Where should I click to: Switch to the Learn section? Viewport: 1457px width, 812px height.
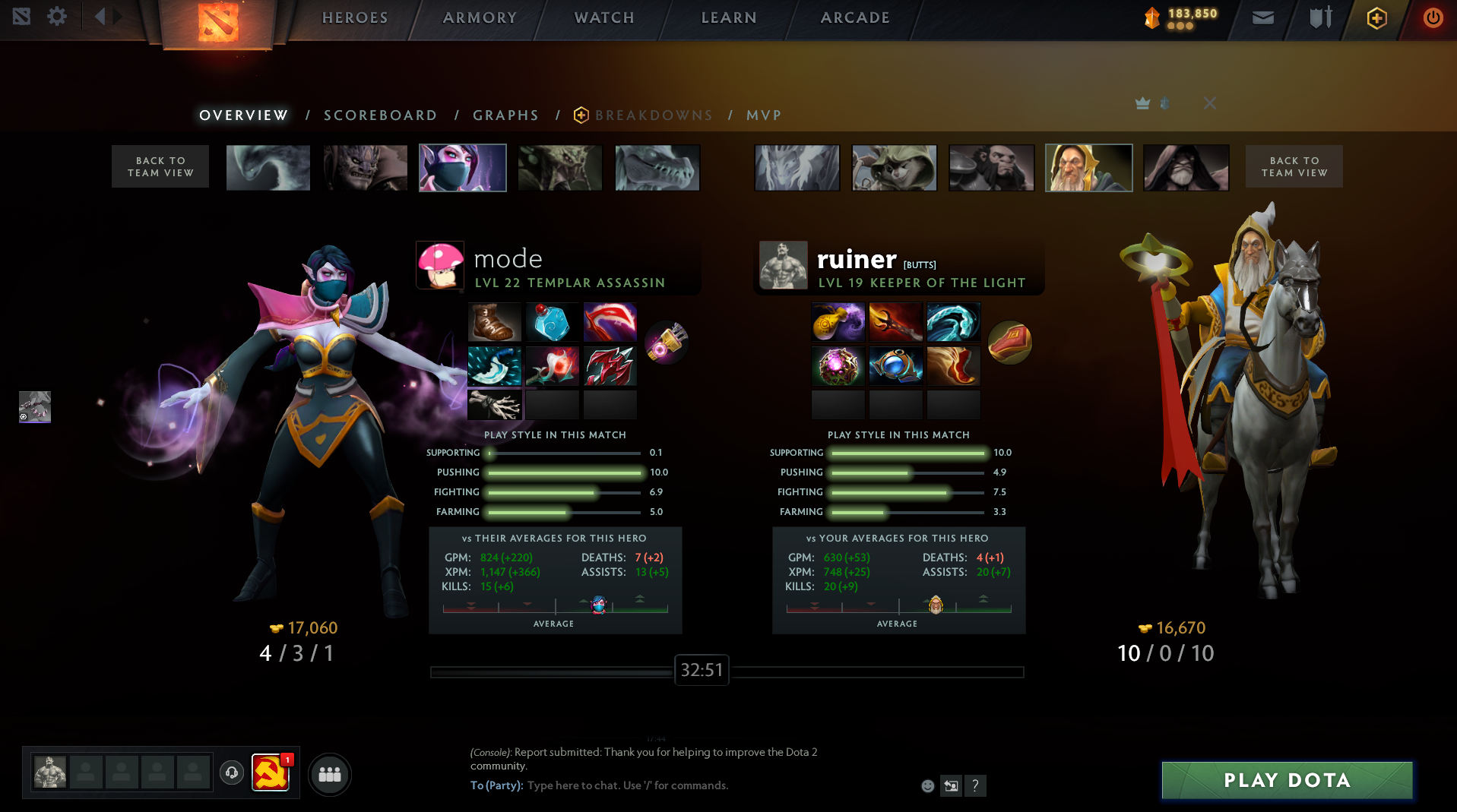(x=728, y=17)
